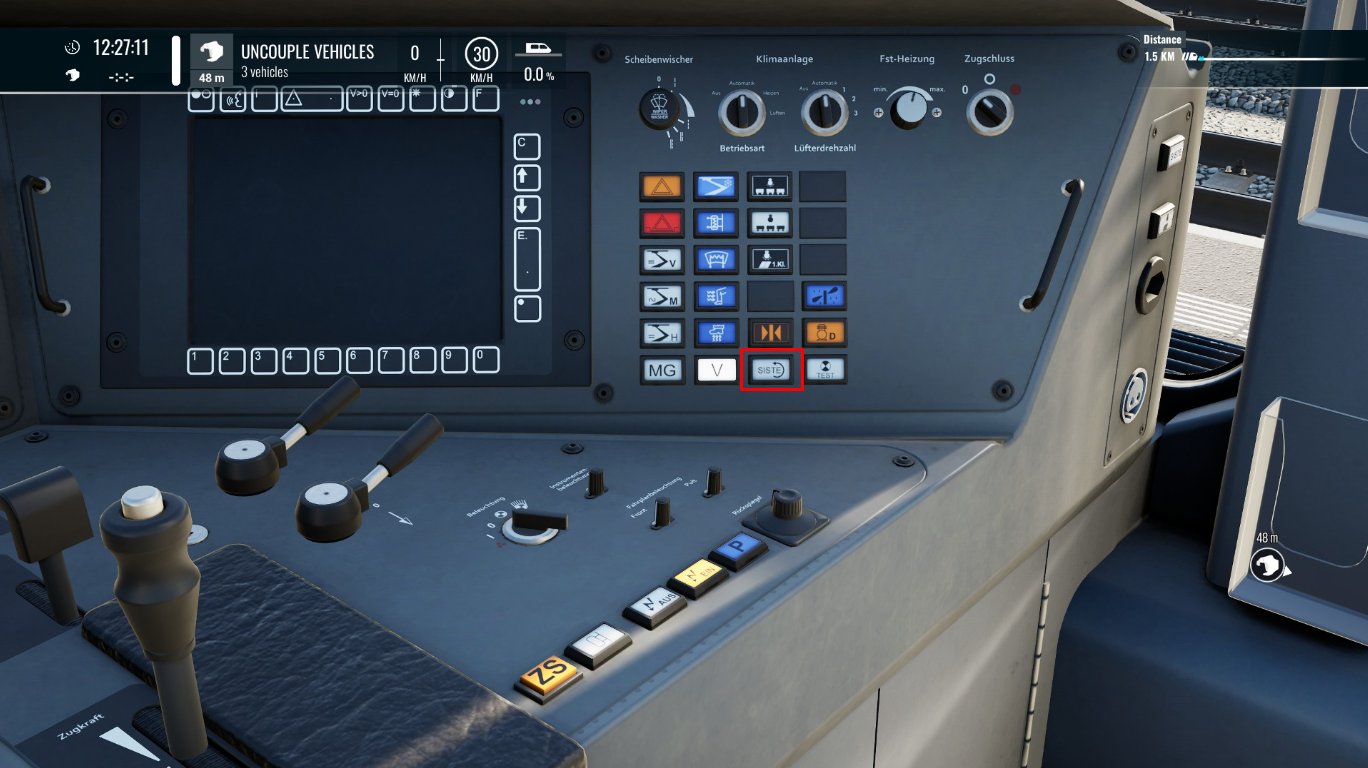Turn the Zugschluss tail light switch
Screen dimensions: 1368x768
coord(989,111)
